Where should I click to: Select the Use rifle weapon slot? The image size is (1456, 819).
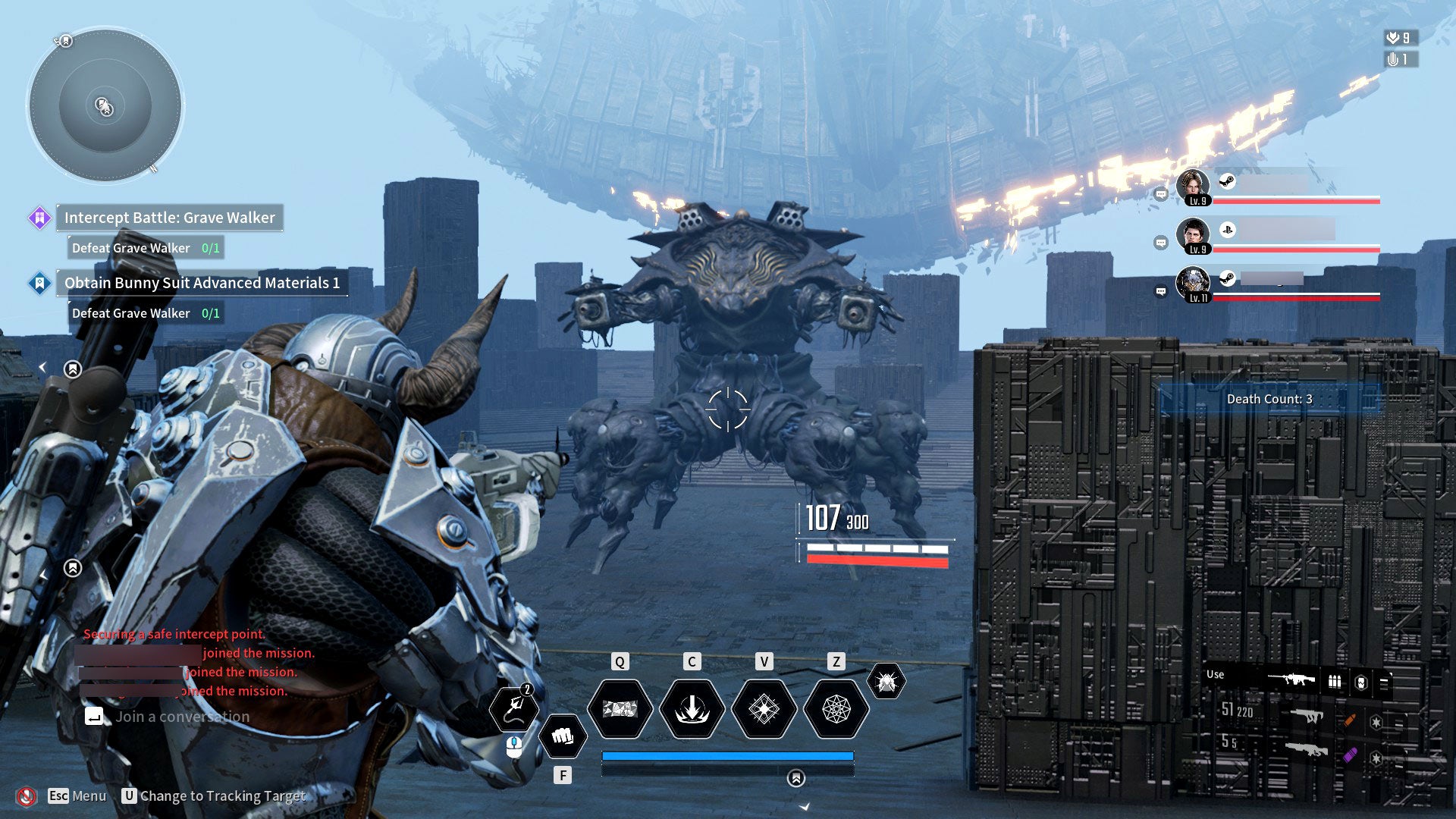1291,679
